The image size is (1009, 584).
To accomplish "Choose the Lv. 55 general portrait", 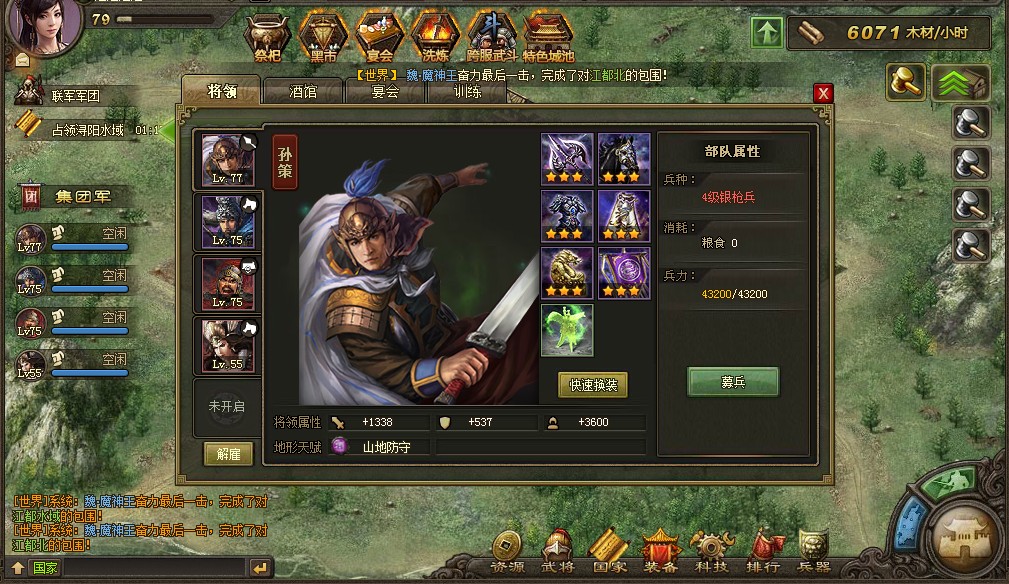I will pyautogui.click(x=228, y=345).
